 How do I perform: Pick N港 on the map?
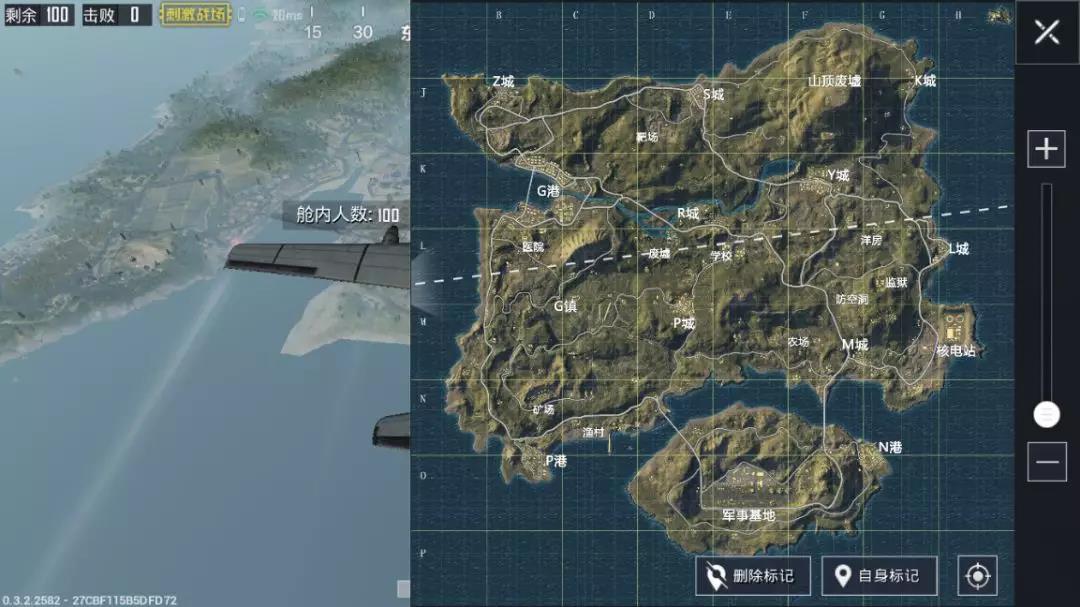click(x=889, y=447)
